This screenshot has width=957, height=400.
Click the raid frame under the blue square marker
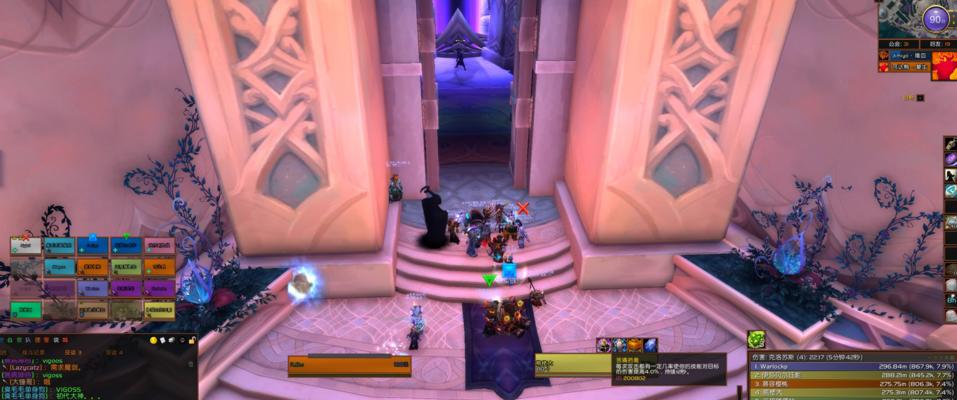(92, 246)
